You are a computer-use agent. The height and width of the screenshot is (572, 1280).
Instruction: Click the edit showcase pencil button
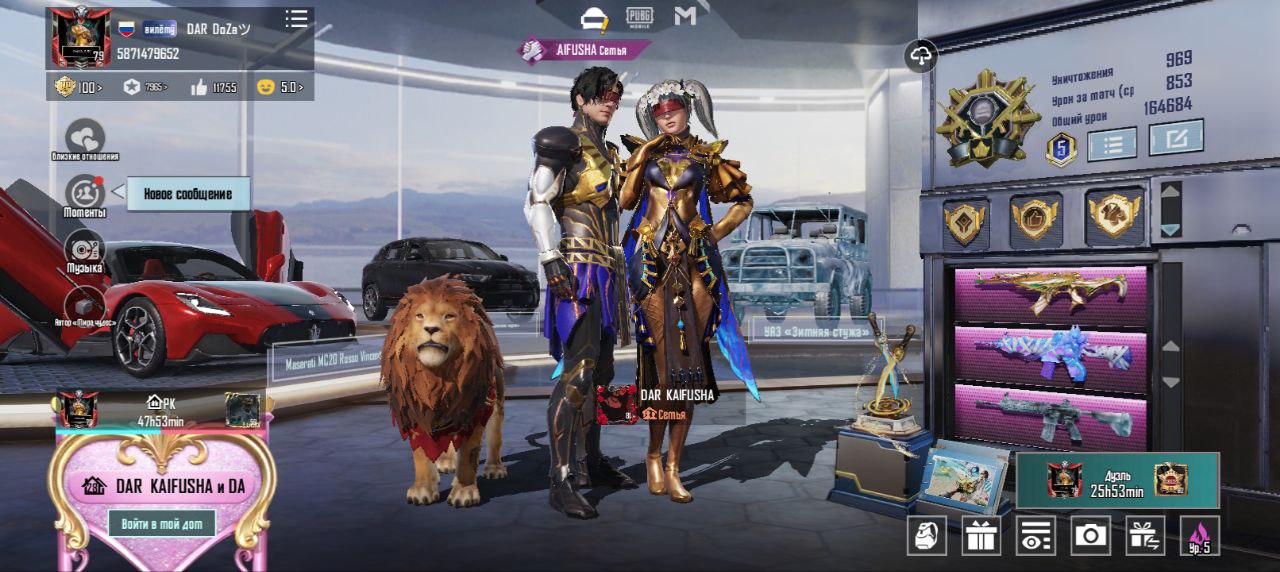pyautogui.click(x=1176, y=138)
